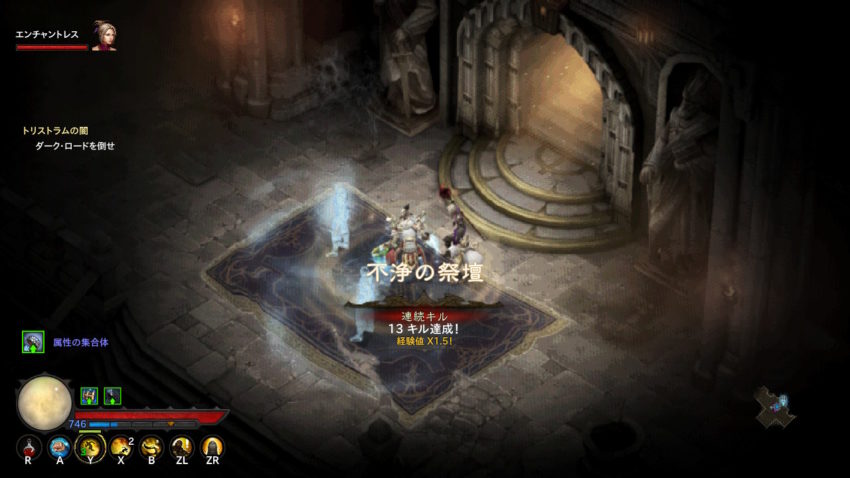Inspect the first active buff icon

pyautogui.click(x=88, y=395)
